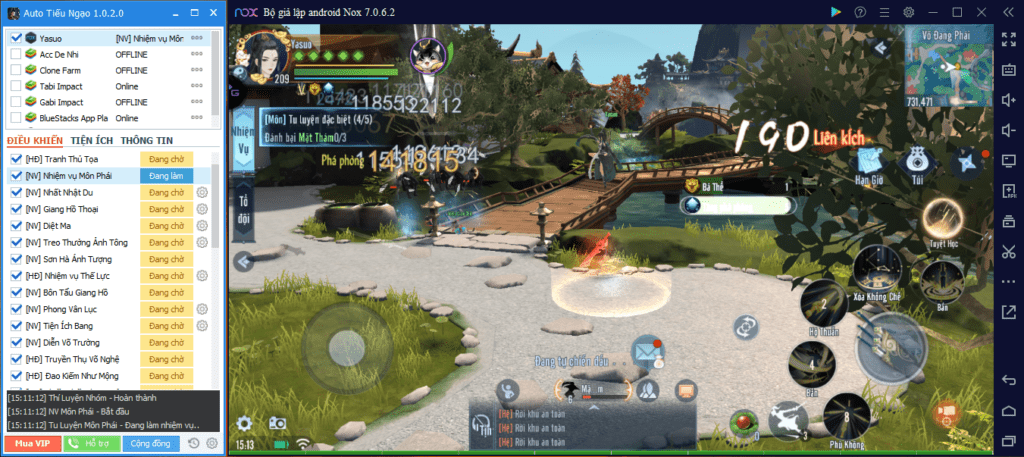1024x457 pixels.
Task: Open the chat log panel
Action: [x=584, y=422]
